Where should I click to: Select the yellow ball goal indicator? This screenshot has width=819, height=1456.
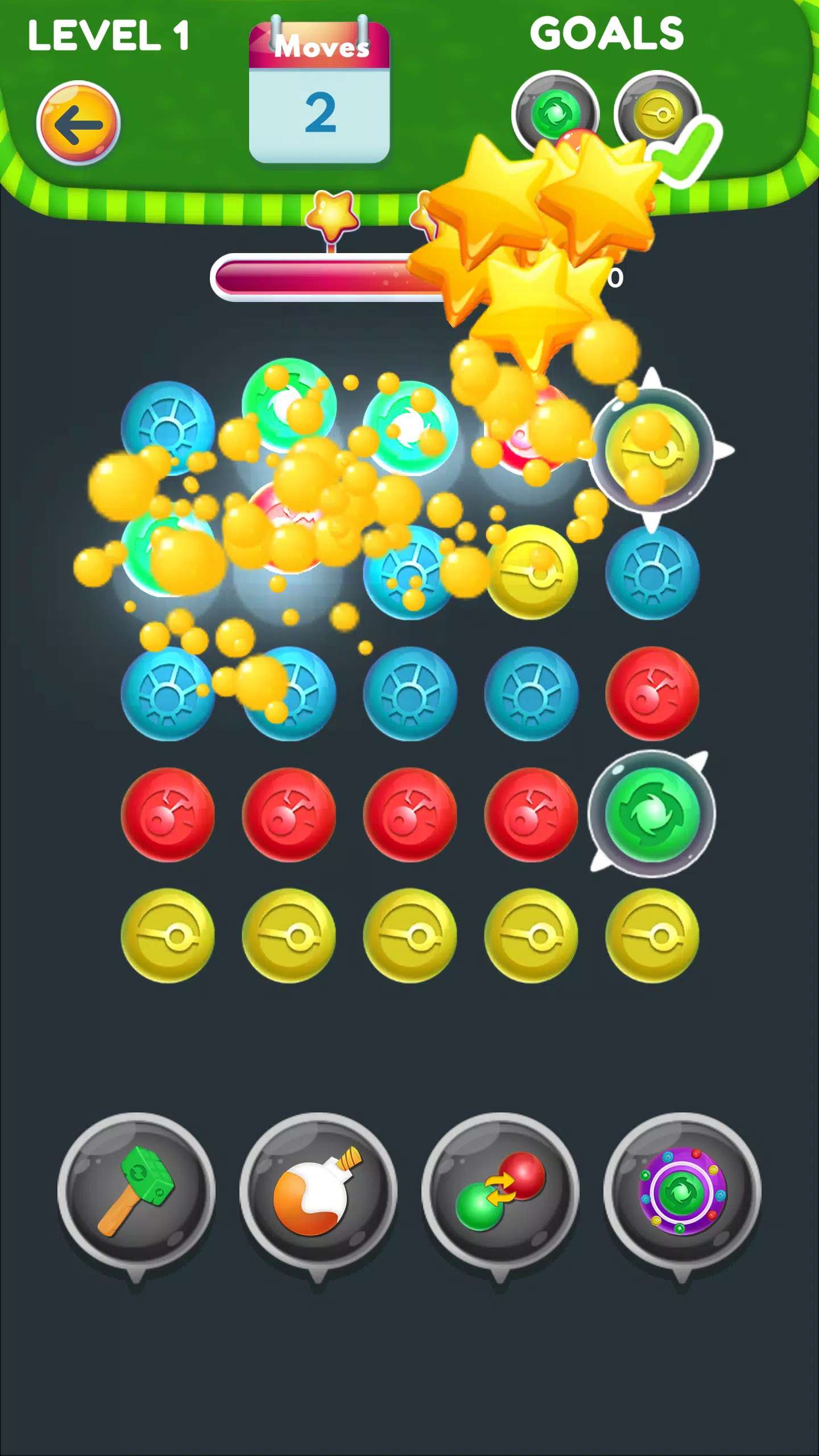pyautogui.click(x=657, y=111)
